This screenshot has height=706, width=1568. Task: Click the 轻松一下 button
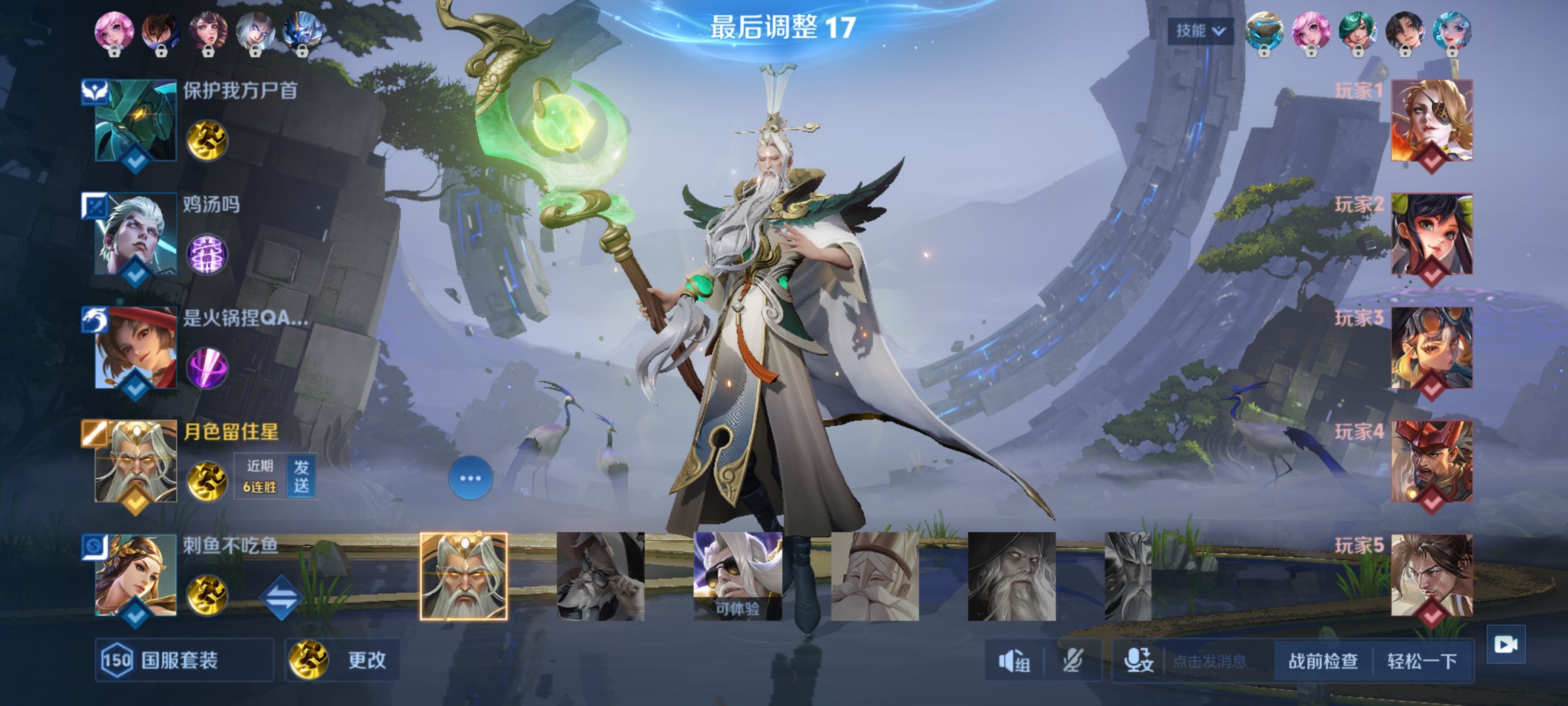click(x=1422, y=661)
